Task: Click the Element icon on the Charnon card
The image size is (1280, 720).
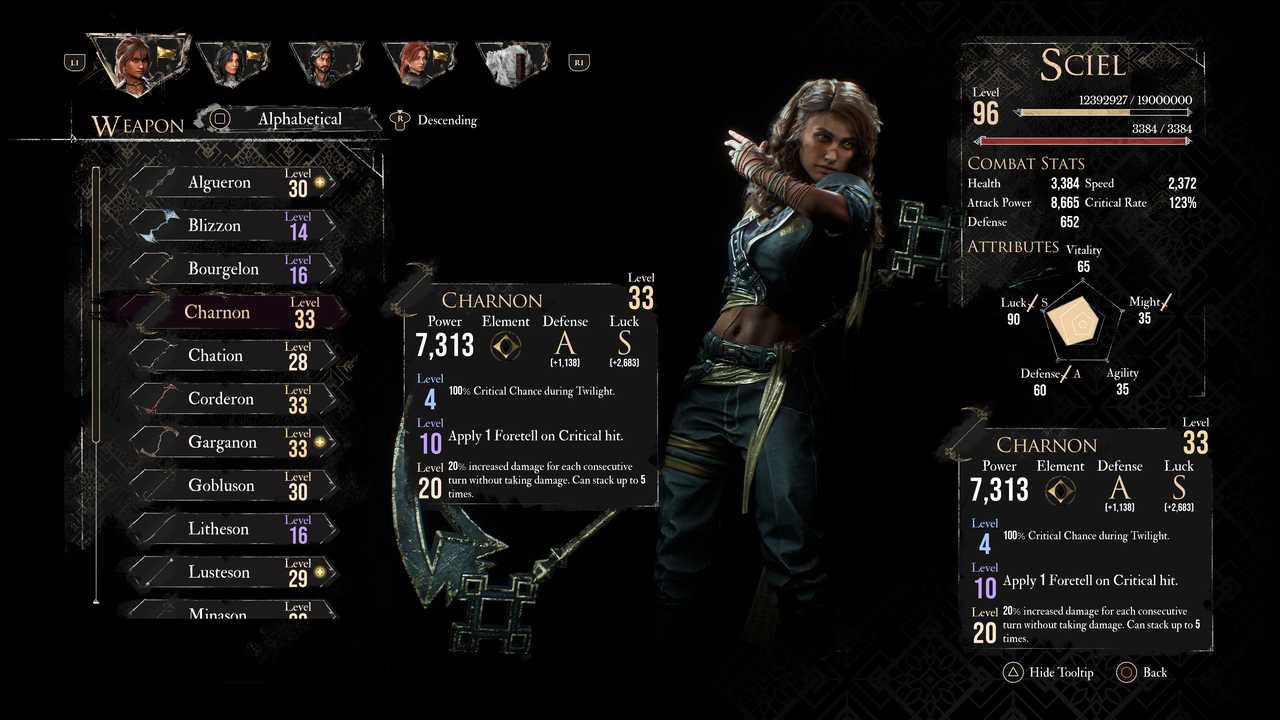Action: [x=505, y=348]
